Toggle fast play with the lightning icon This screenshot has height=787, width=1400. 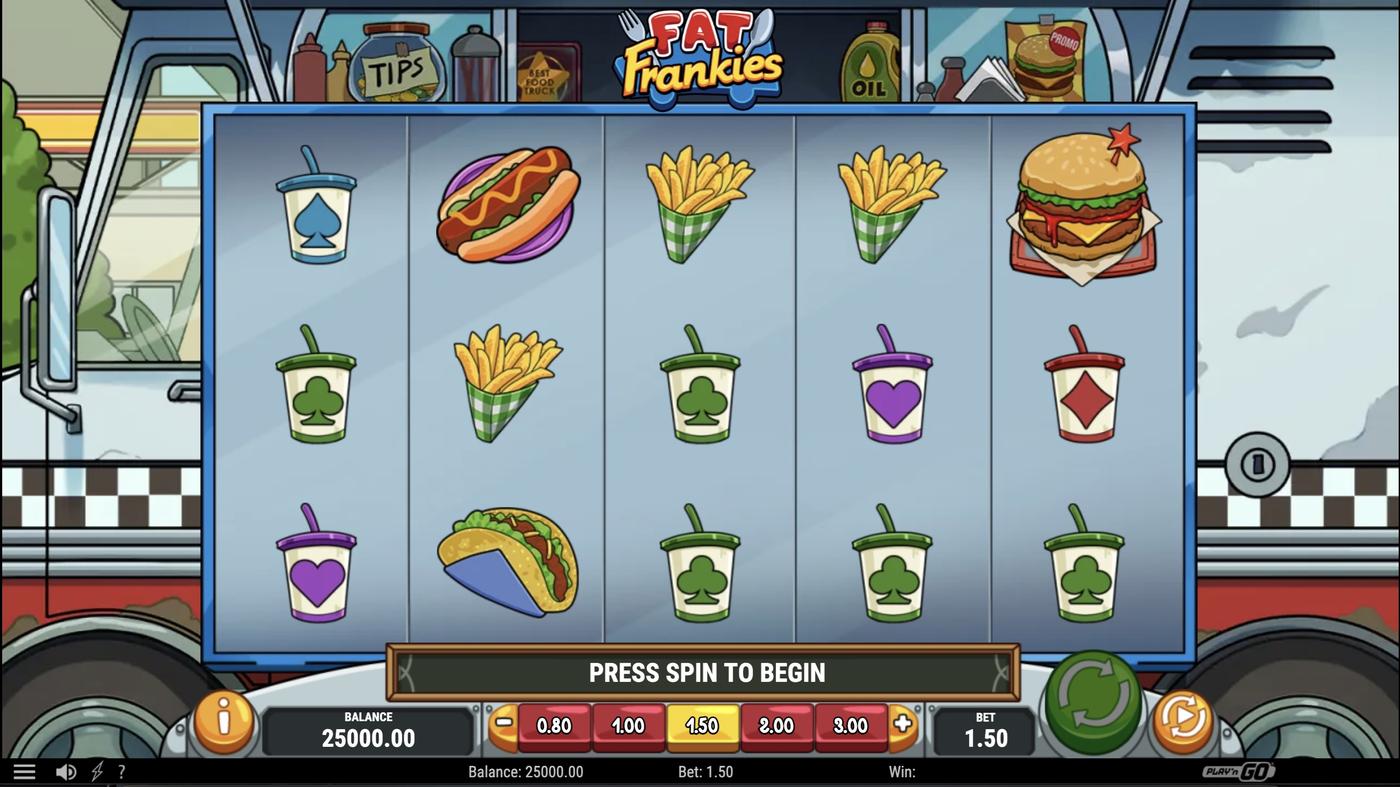point(95,771)
